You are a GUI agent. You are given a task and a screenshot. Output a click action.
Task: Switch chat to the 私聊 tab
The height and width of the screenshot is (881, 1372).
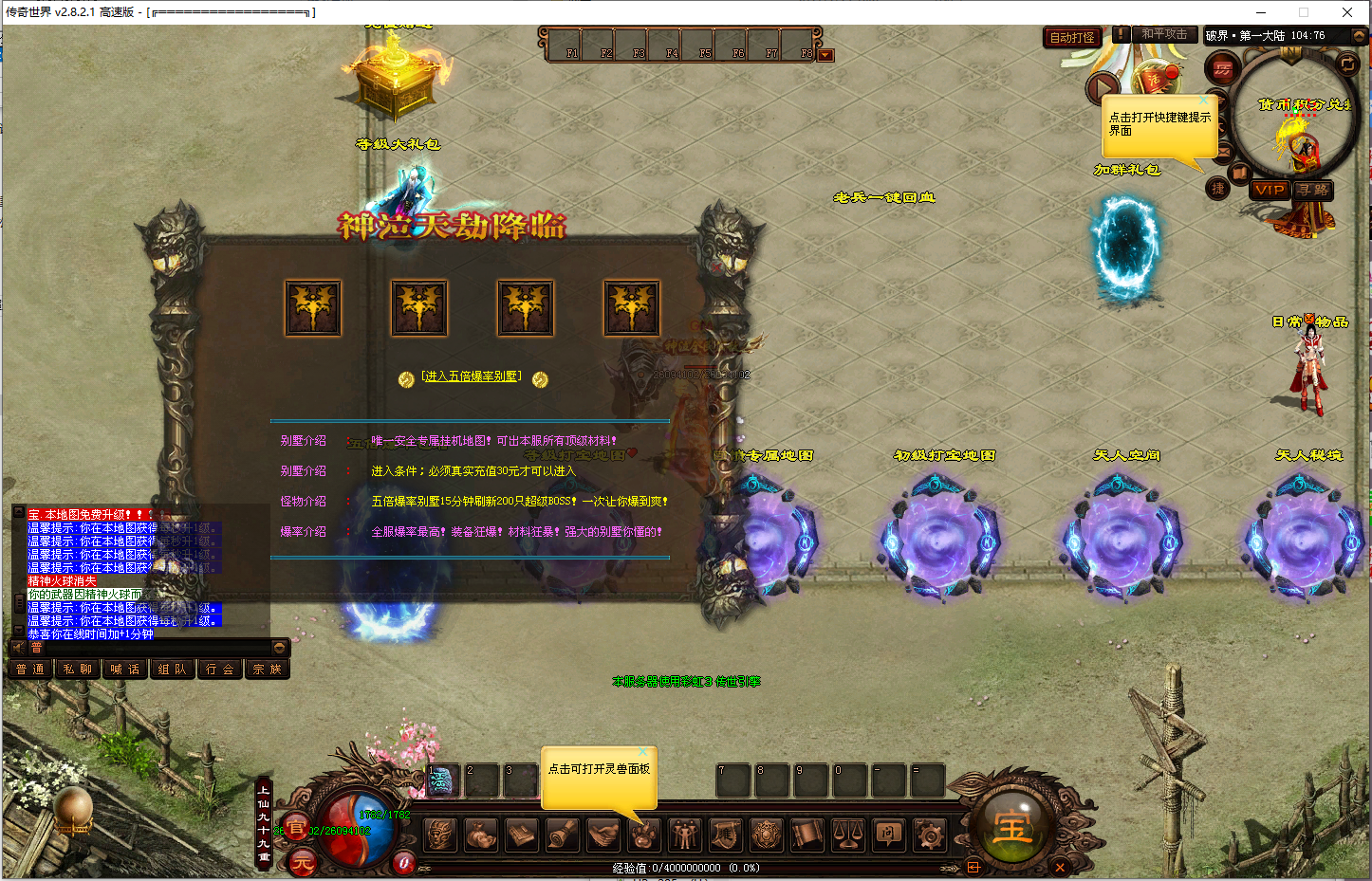click(78, 670)
